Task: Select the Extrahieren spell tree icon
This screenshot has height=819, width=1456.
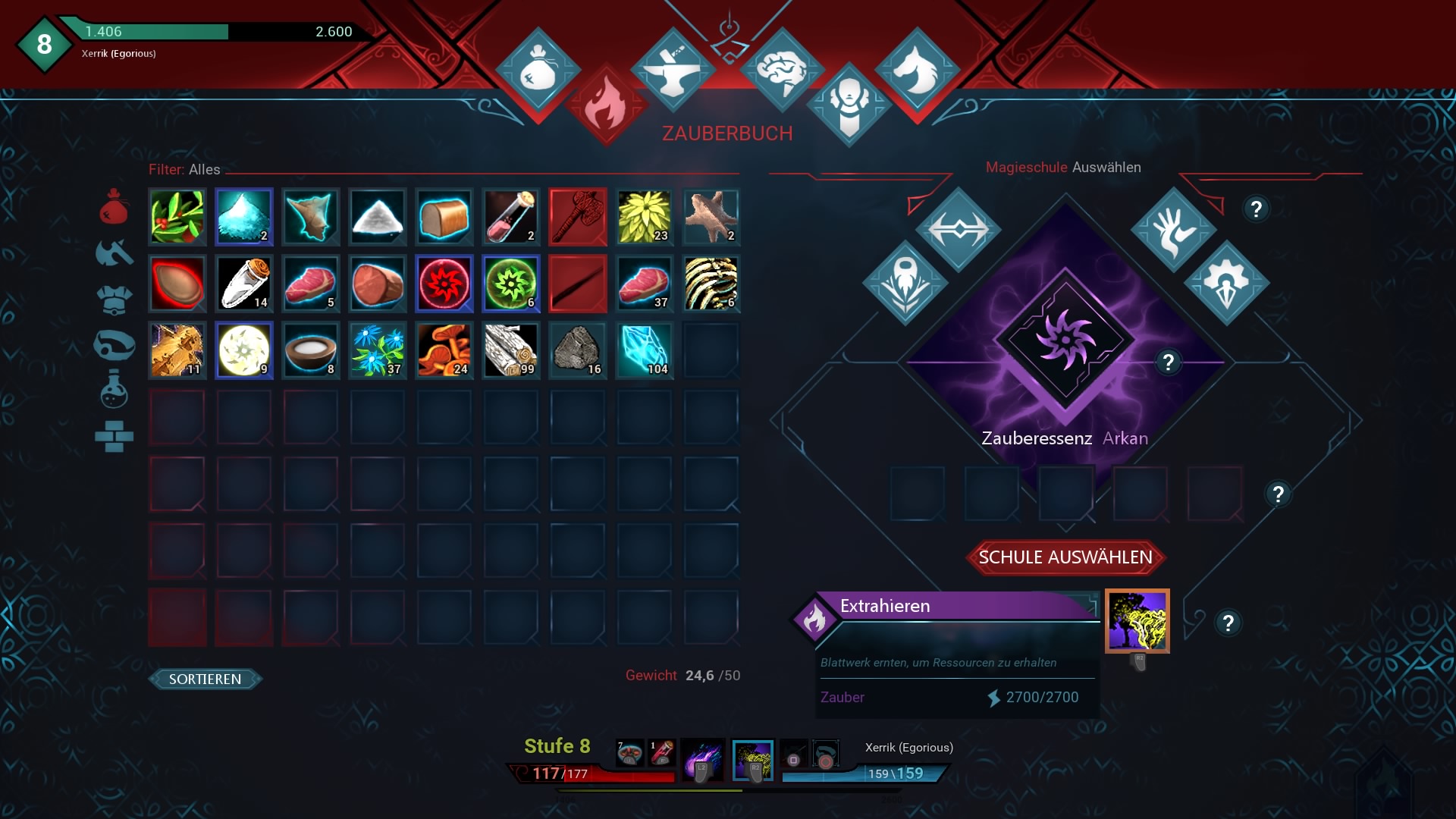Action: 1137,620
